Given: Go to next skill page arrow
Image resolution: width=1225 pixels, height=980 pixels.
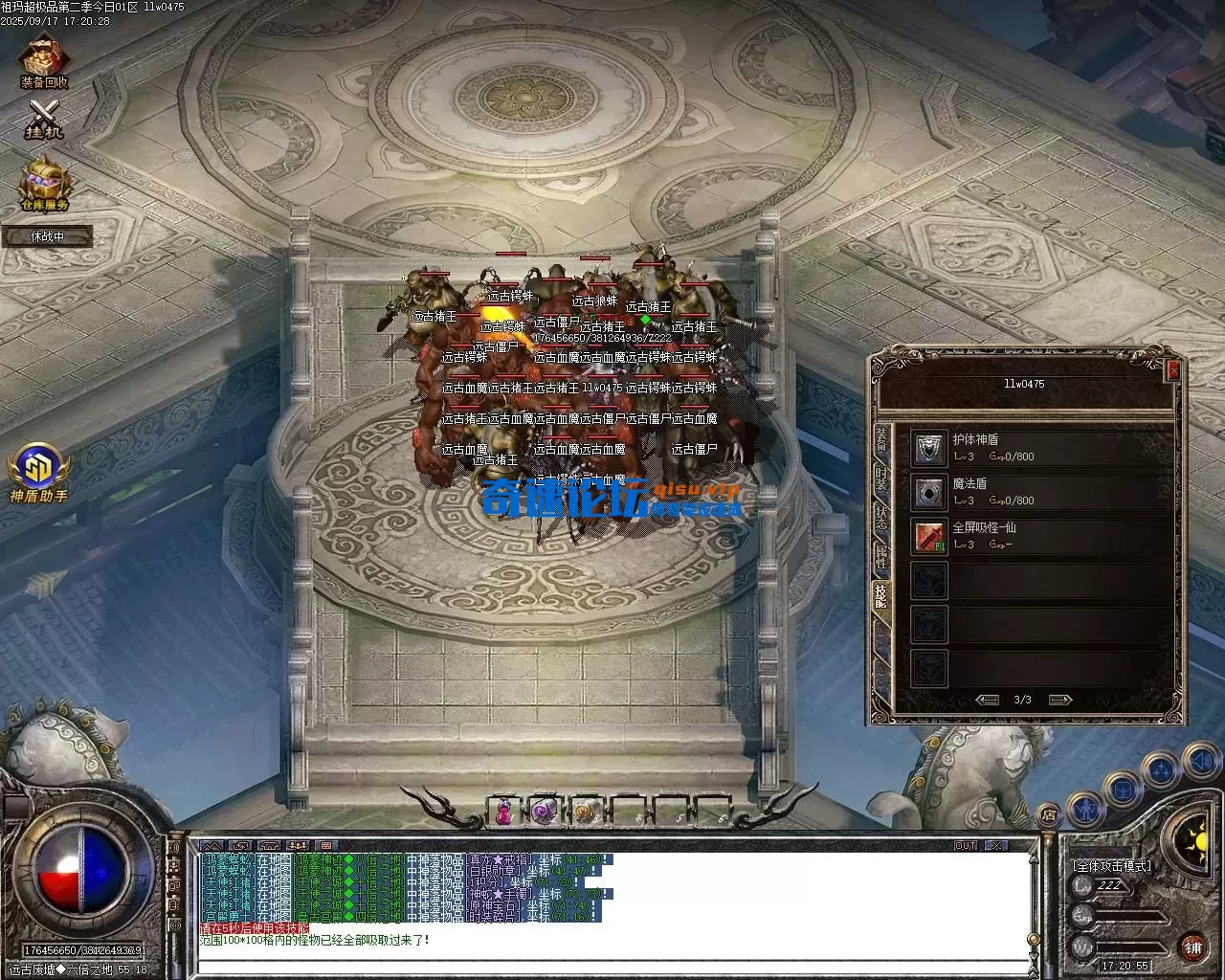Looking at the screenshot, I should [x=1059, y=700].
